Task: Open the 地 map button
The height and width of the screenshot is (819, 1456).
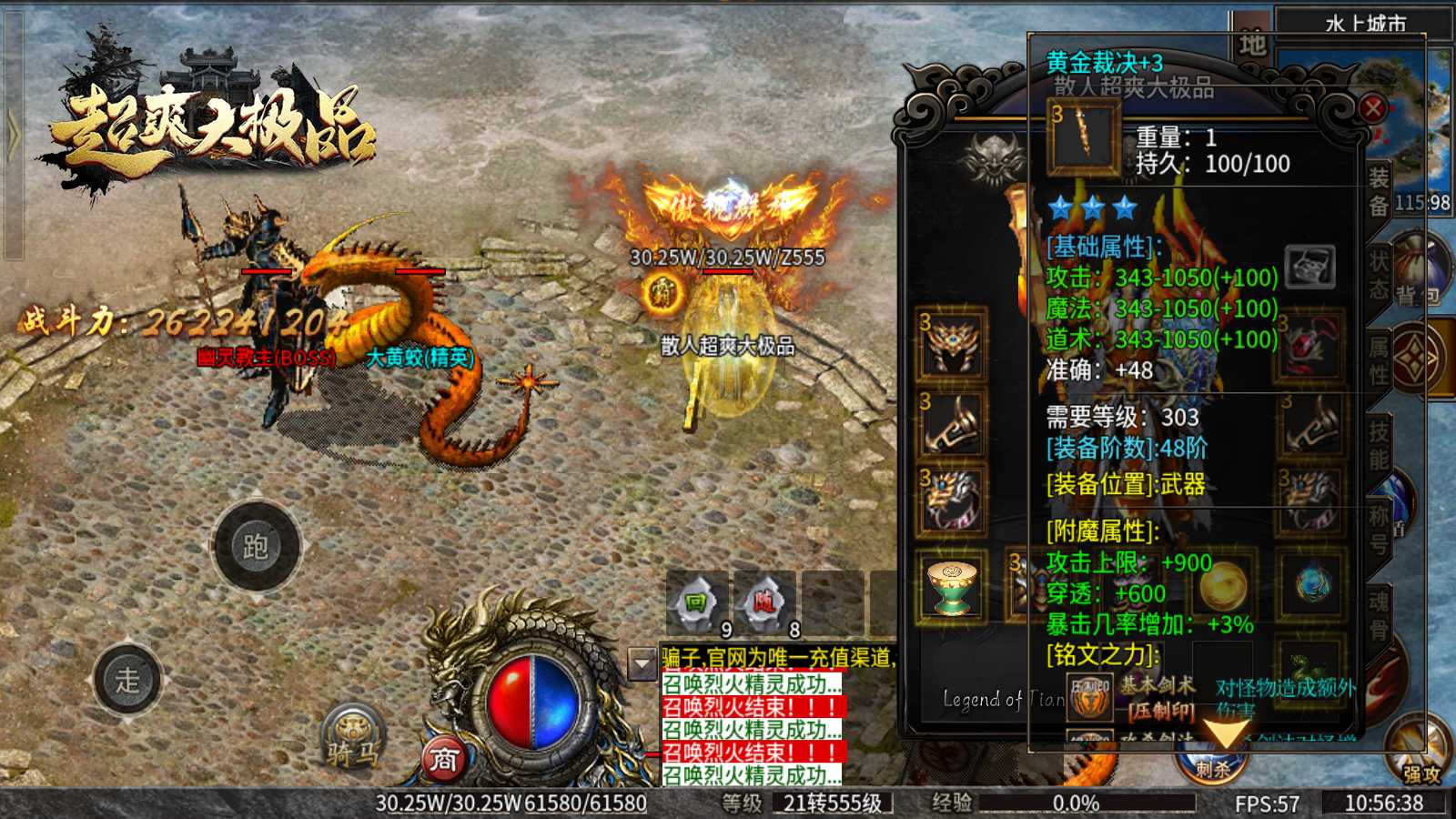Action: [1252, 44]
